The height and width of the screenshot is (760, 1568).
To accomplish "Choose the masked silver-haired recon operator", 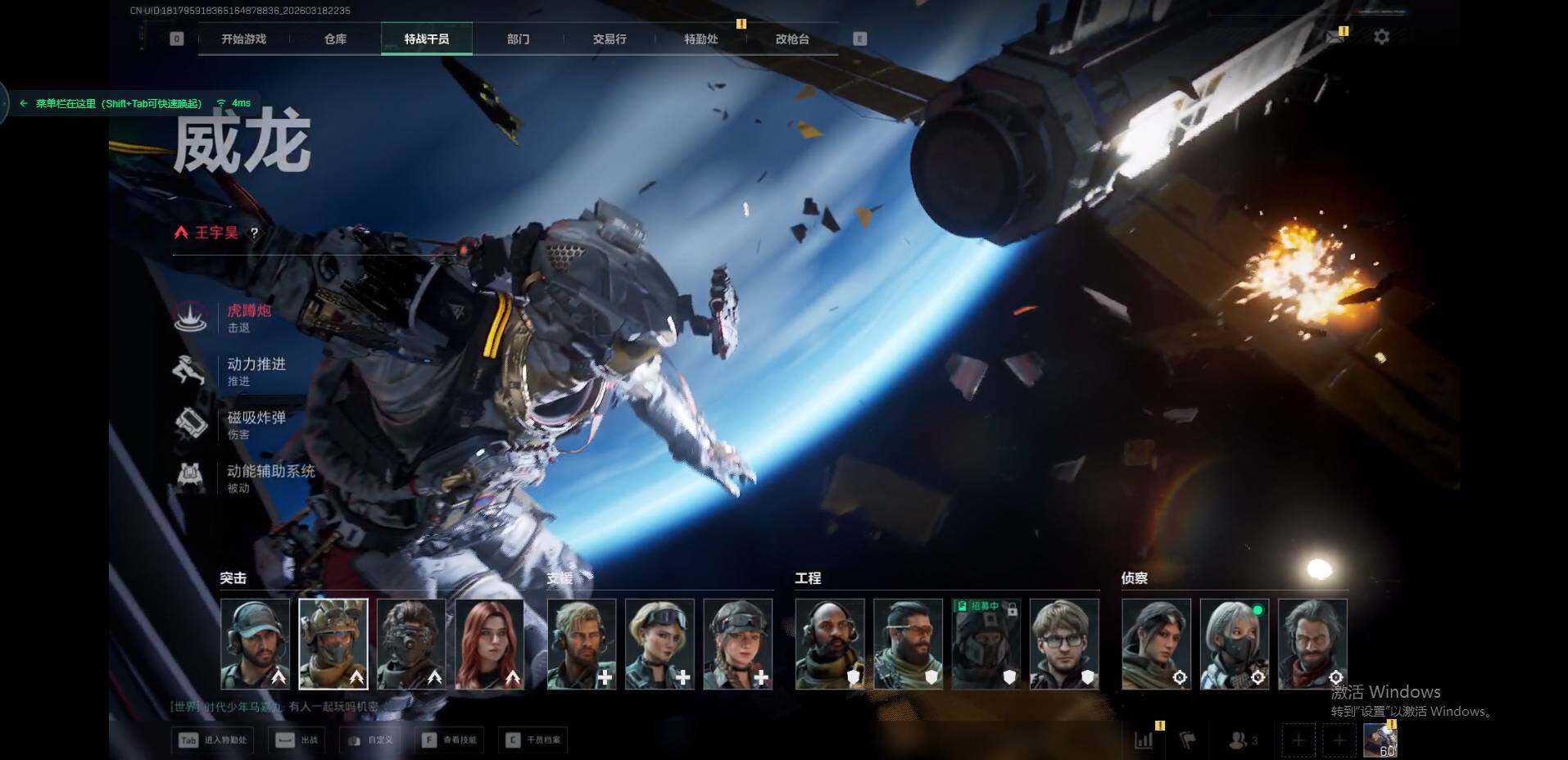I will 1234,644.
